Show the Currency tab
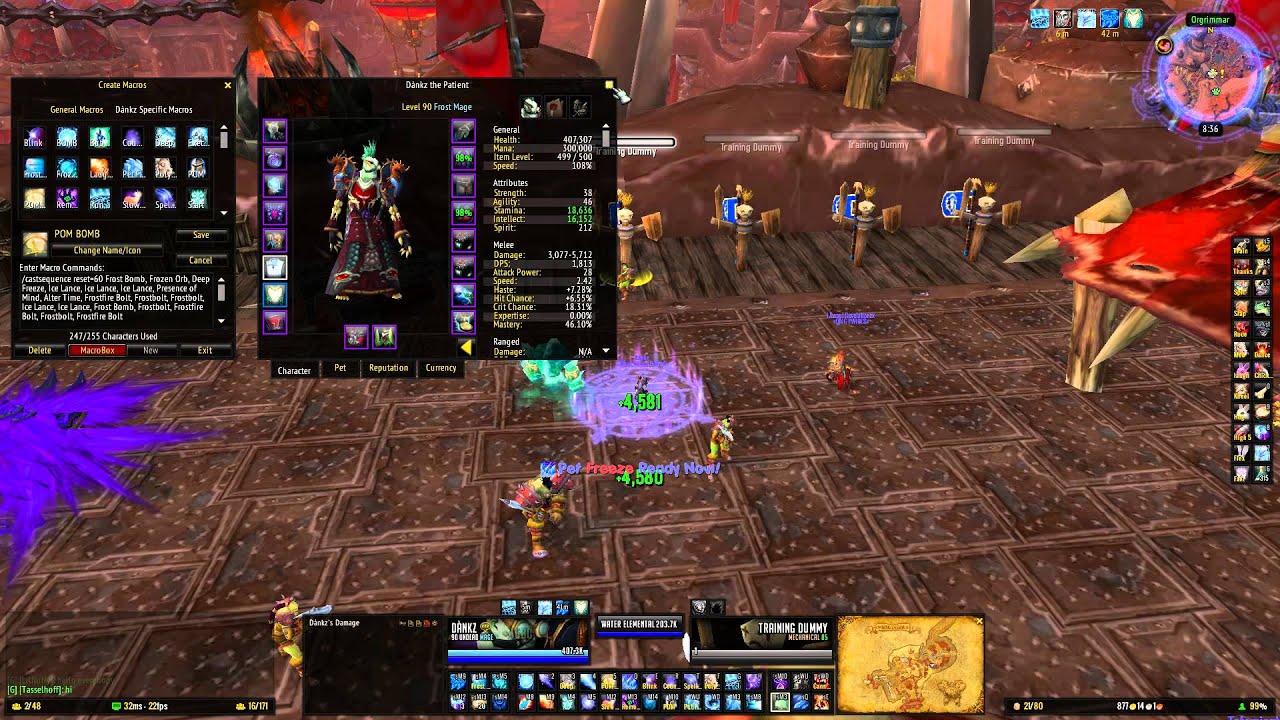The height and width of the screenshot is (720, 1280). (x=441, y=368)
